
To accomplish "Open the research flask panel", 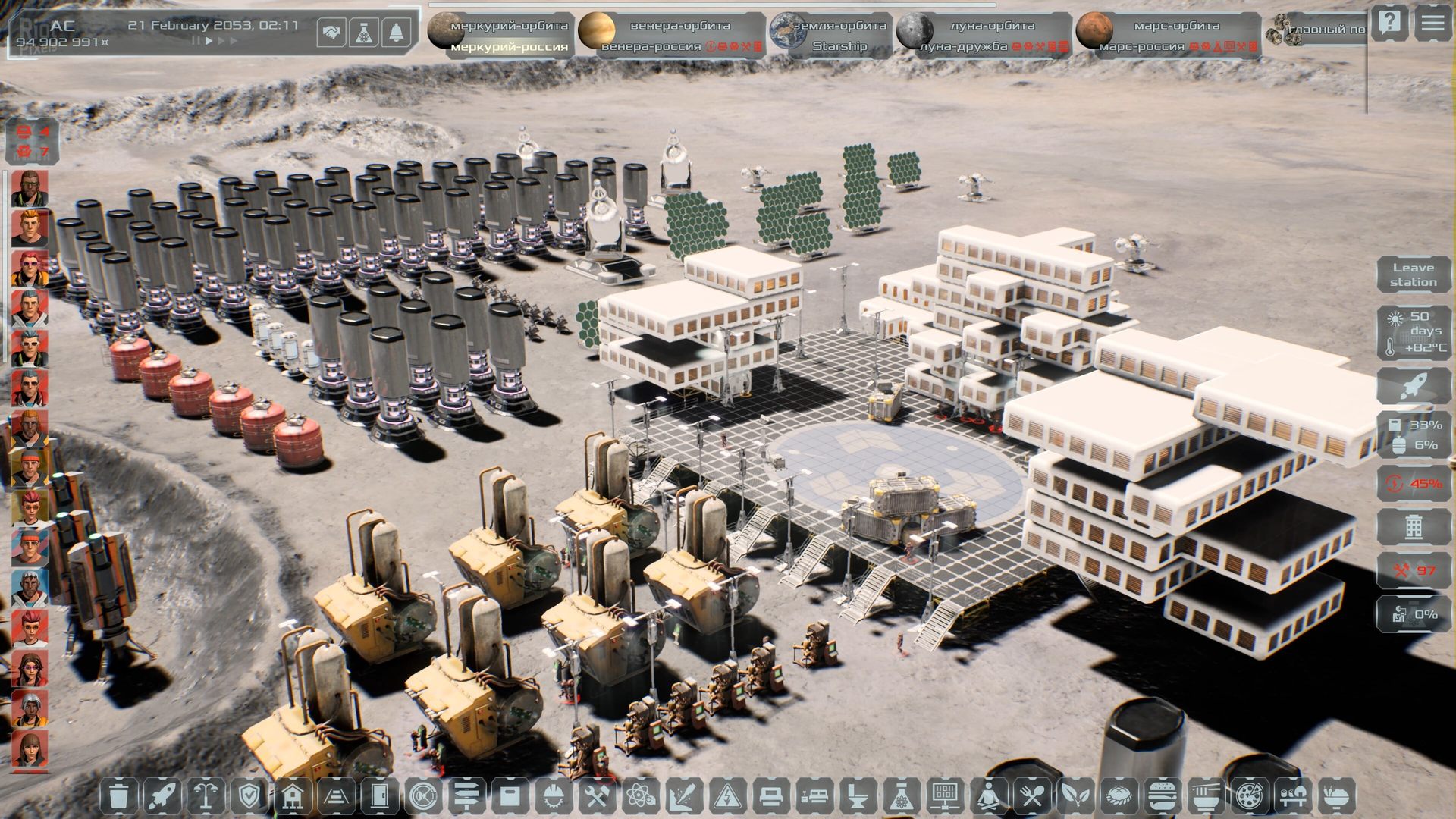I will click(x=364, y=33).
